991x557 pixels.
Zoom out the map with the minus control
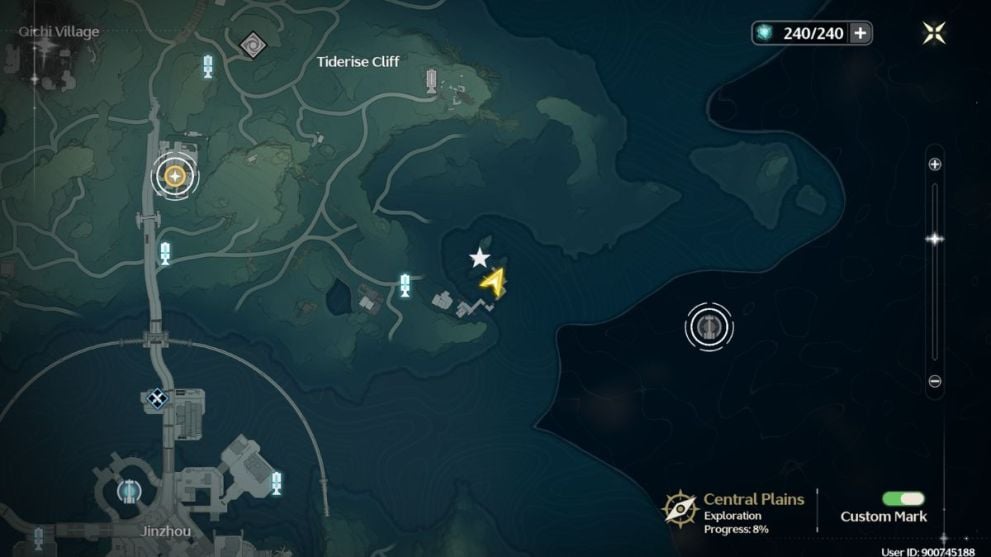[x=935, y=381]
